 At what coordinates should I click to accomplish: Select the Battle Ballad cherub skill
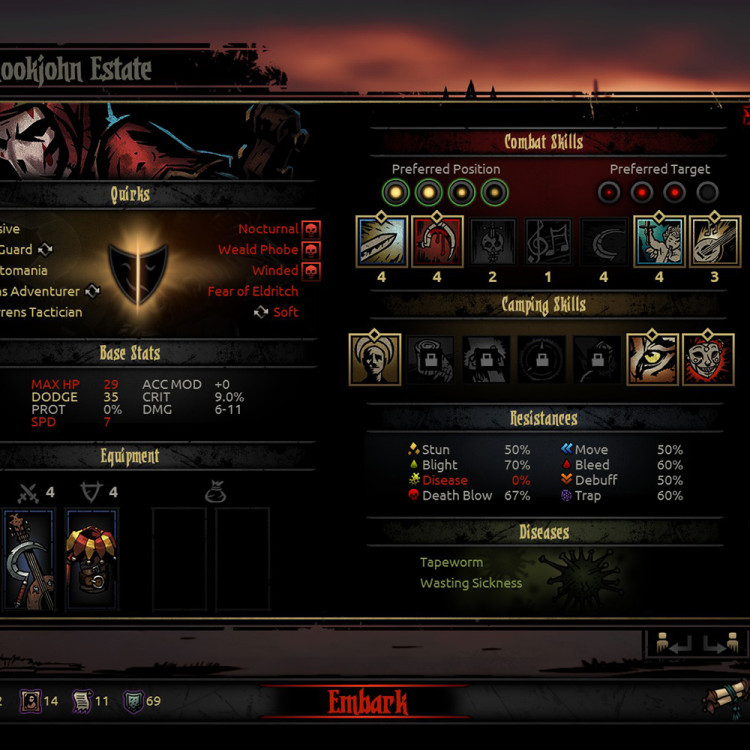coord(659,242)
